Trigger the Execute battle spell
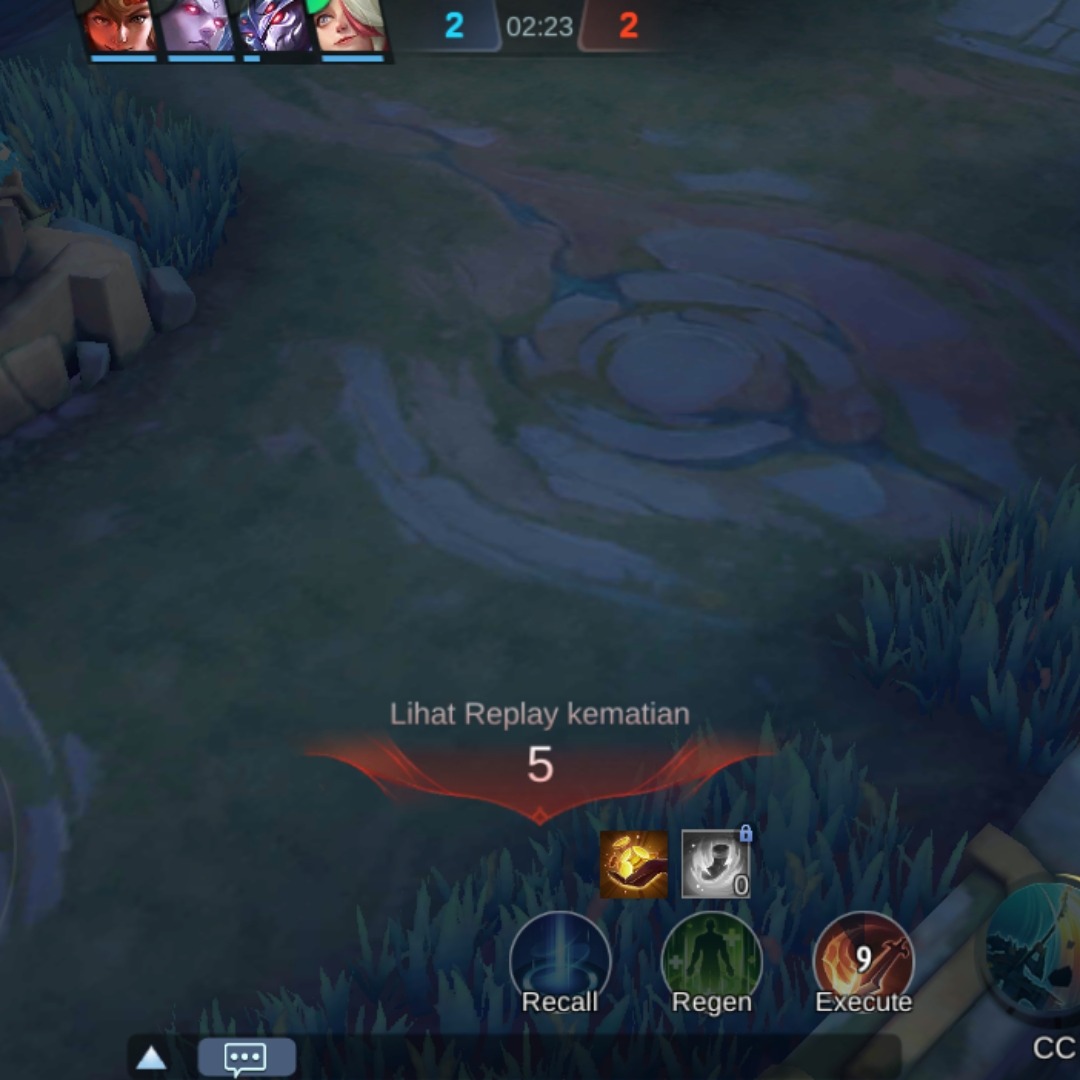This screenshot has height=1080, width=1080. point(864,962)
